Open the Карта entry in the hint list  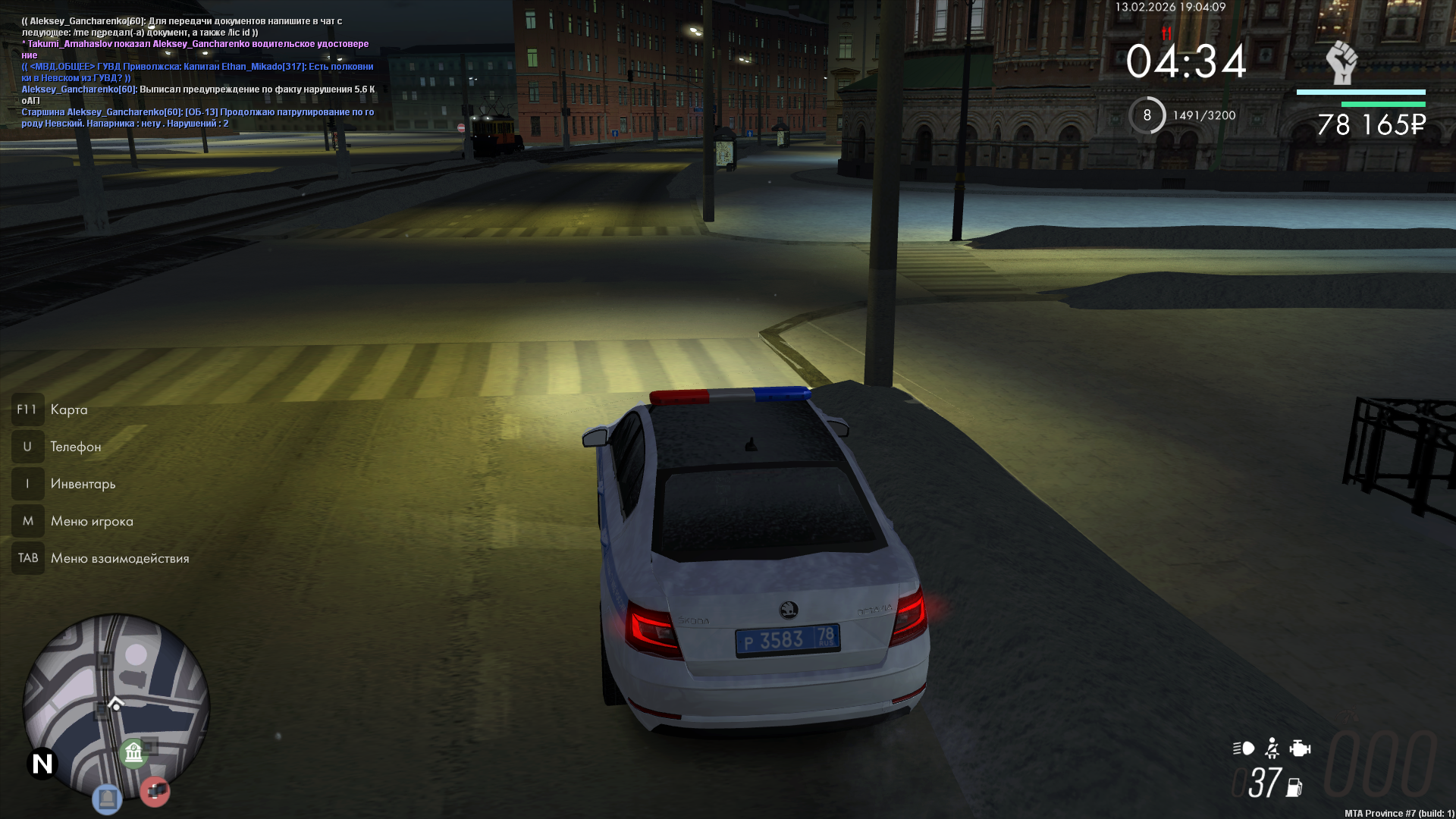click(x=68, y=409)
